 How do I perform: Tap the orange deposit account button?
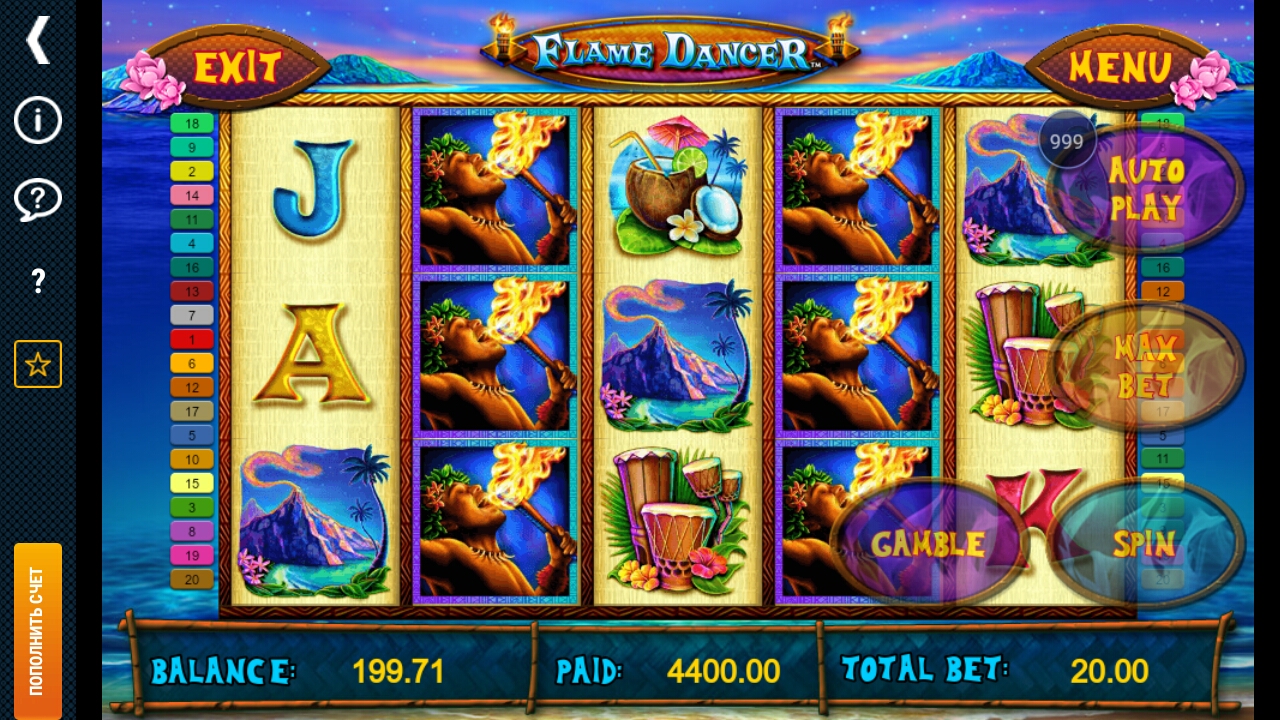38,631
